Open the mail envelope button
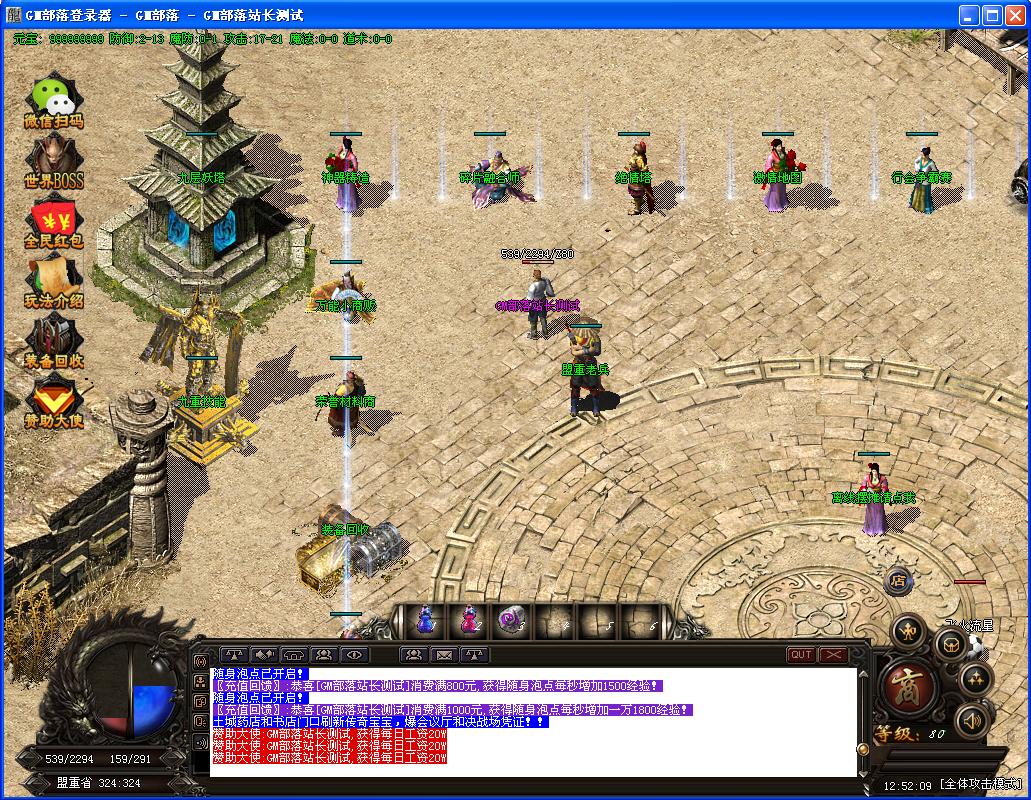Image resolution: width=1031 pixels, height=800 pixels. pyautogui.click(x=444, y=655)
